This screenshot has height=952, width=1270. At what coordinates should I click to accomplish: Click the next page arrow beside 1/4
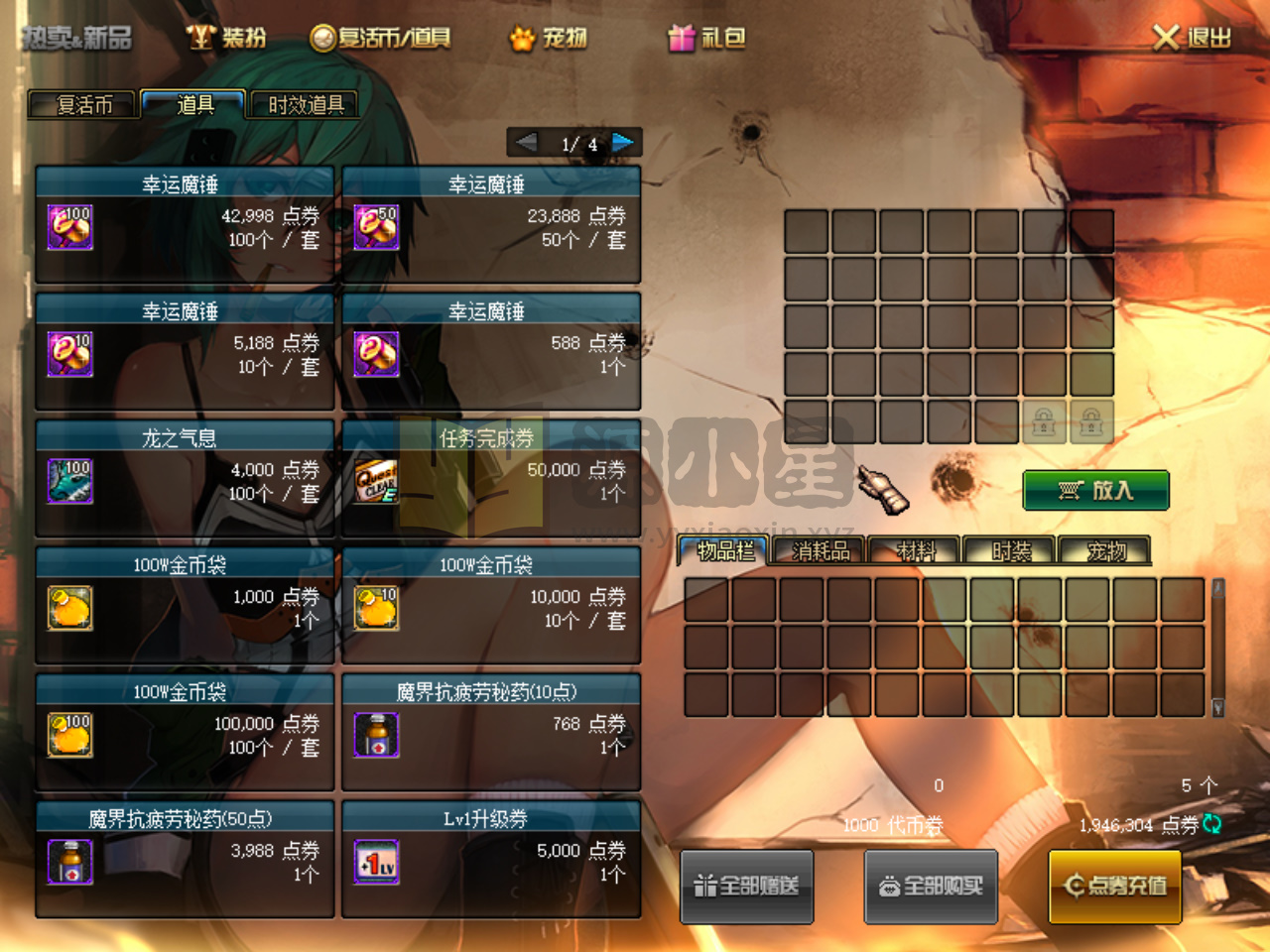(x=623, y=143)
